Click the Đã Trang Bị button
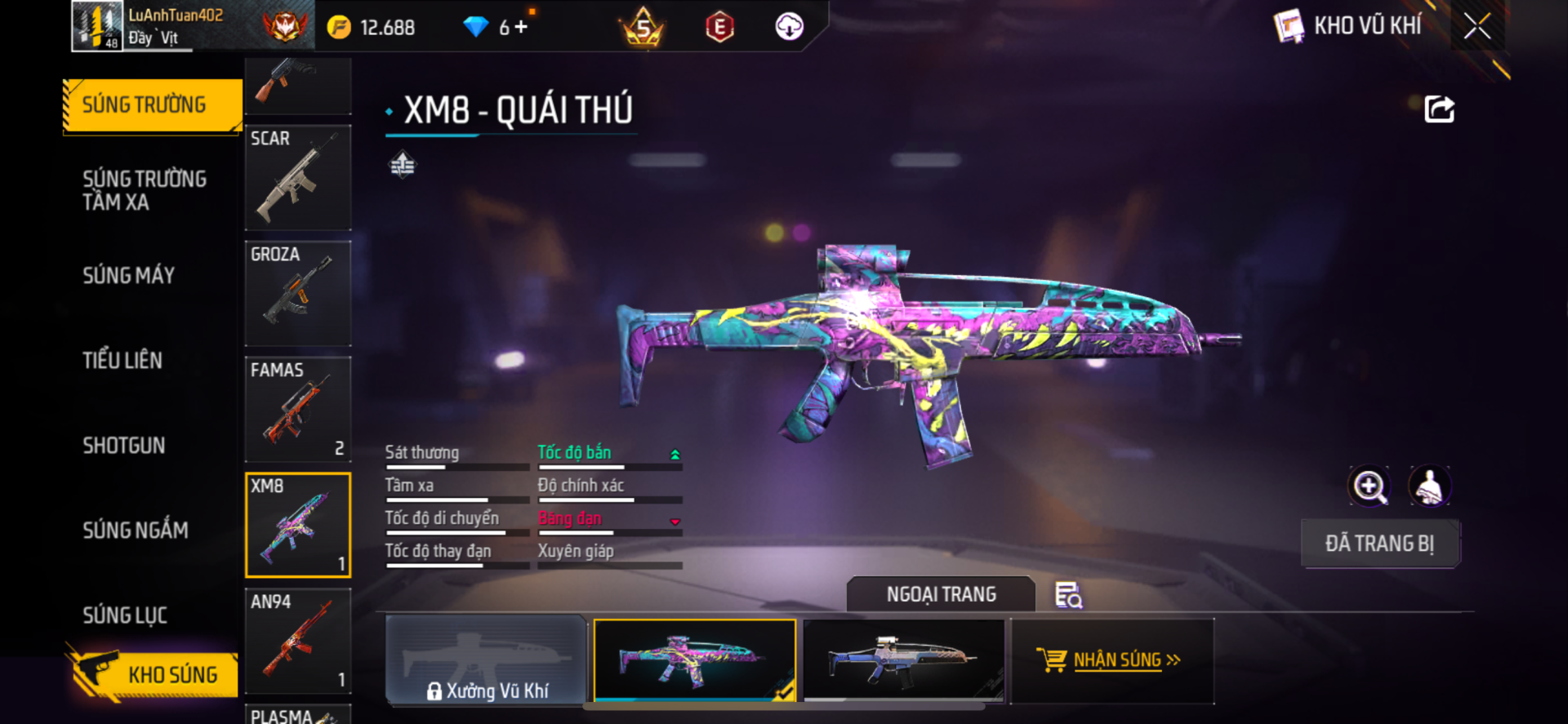Viewport: 1568px width, 724px height. pos(1379,544)
